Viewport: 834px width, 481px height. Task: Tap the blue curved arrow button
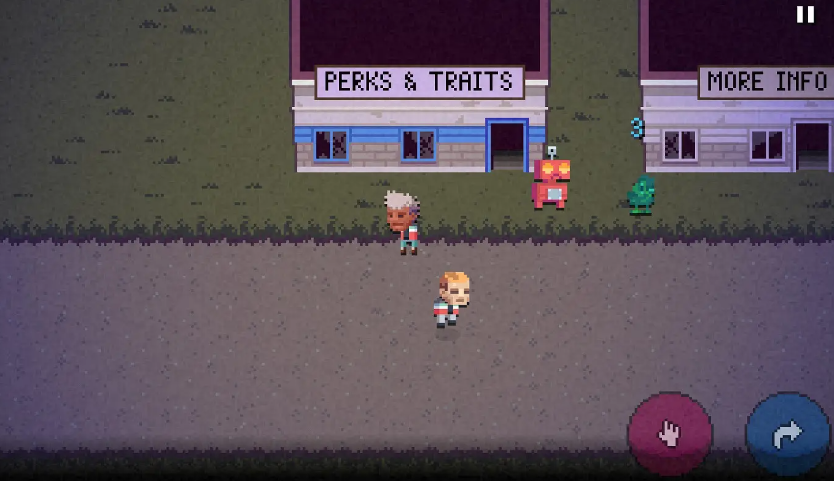pyautogui.click(x=787, y=434)
